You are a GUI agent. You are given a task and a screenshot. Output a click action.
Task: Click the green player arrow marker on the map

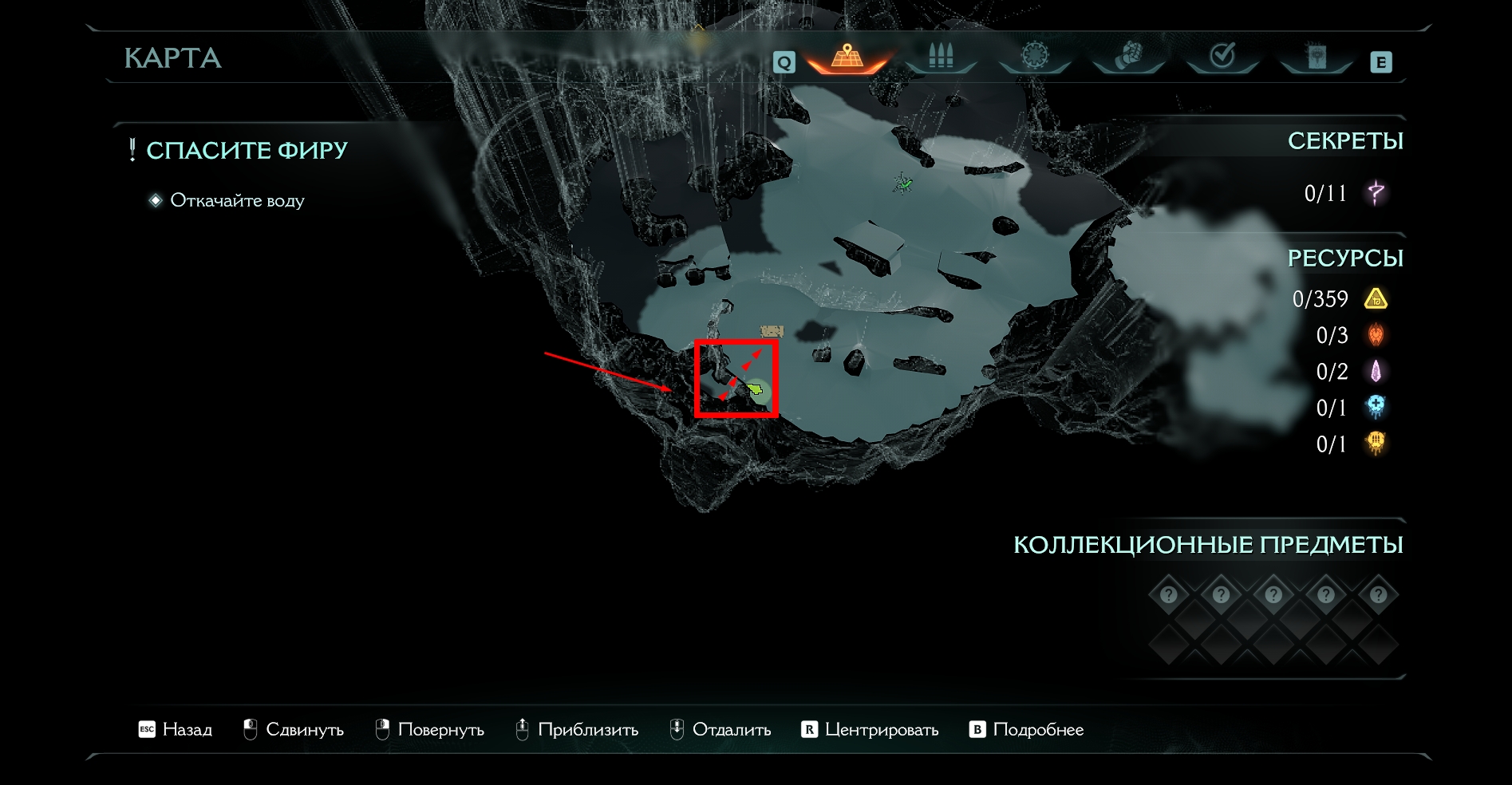click(755, 389)
